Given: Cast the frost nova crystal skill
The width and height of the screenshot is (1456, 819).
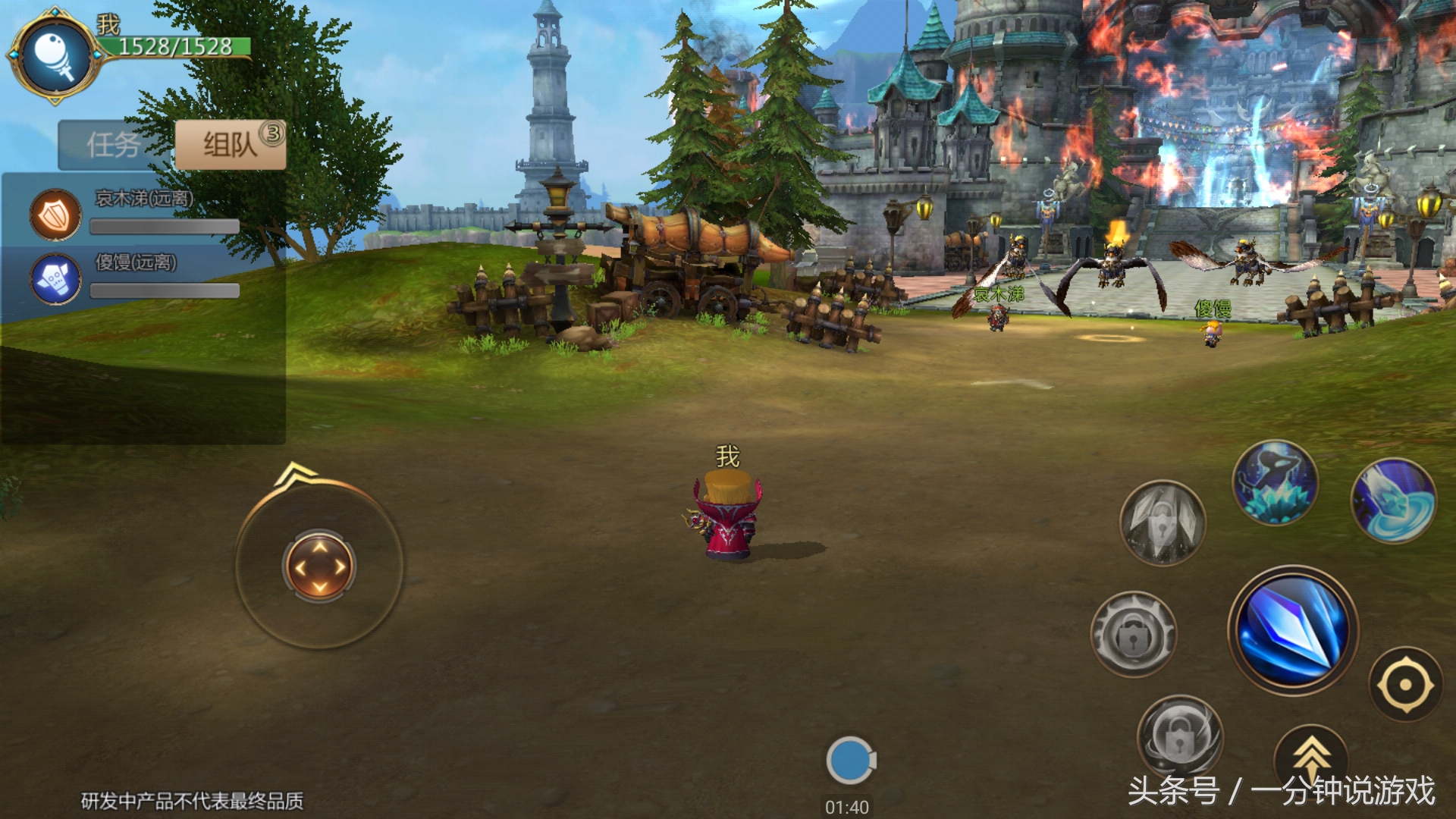Looking at the screenshot, I should coord(1275,484).
